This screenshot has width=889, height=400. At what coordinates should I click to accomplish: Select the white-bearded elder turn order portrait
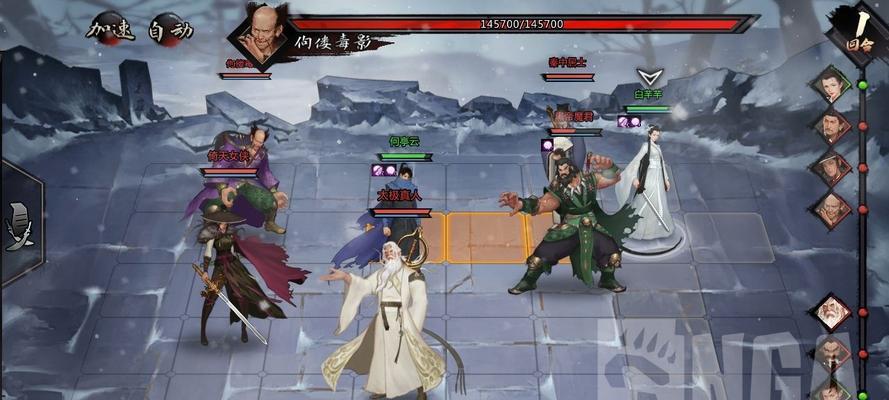tap(829, 313)
